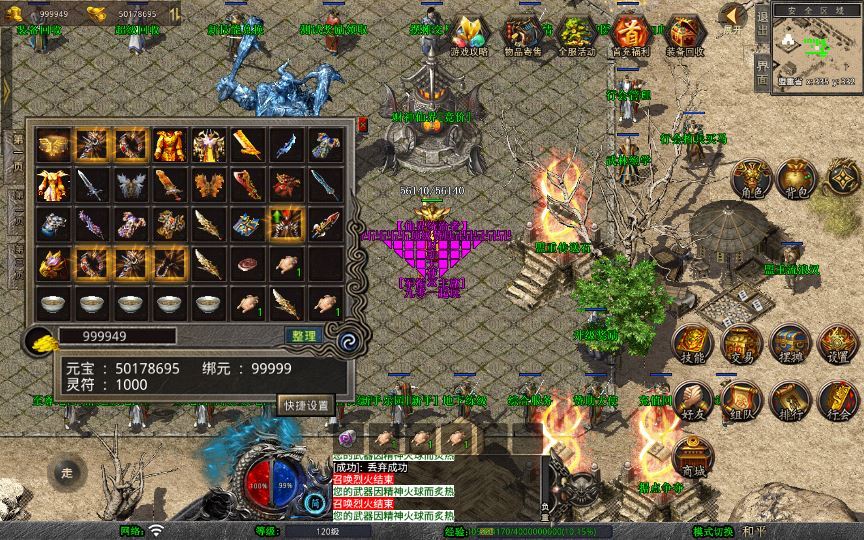
Task: Open the 交易 trade menu
Action: tap(741, 344)
